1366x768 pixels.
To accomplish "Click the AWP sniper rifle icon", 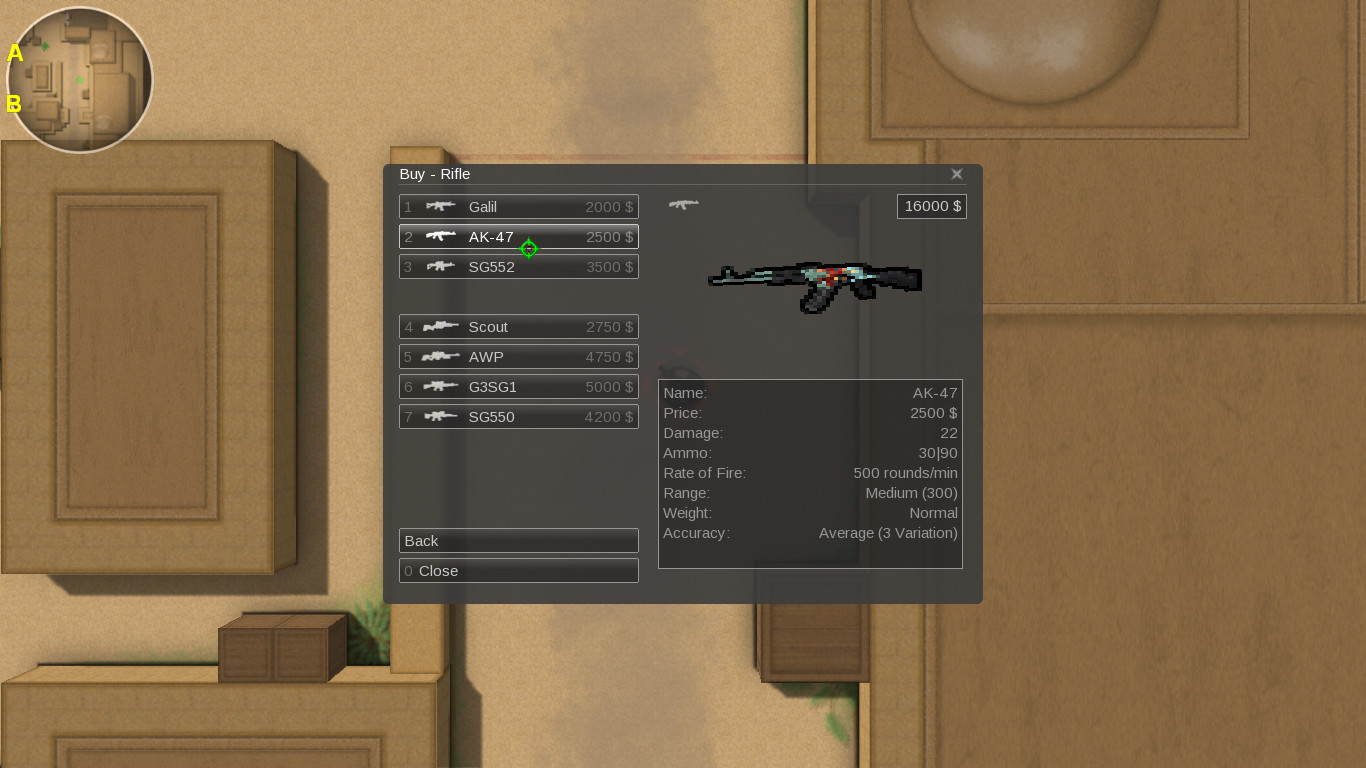I will [x=441, y=357].
